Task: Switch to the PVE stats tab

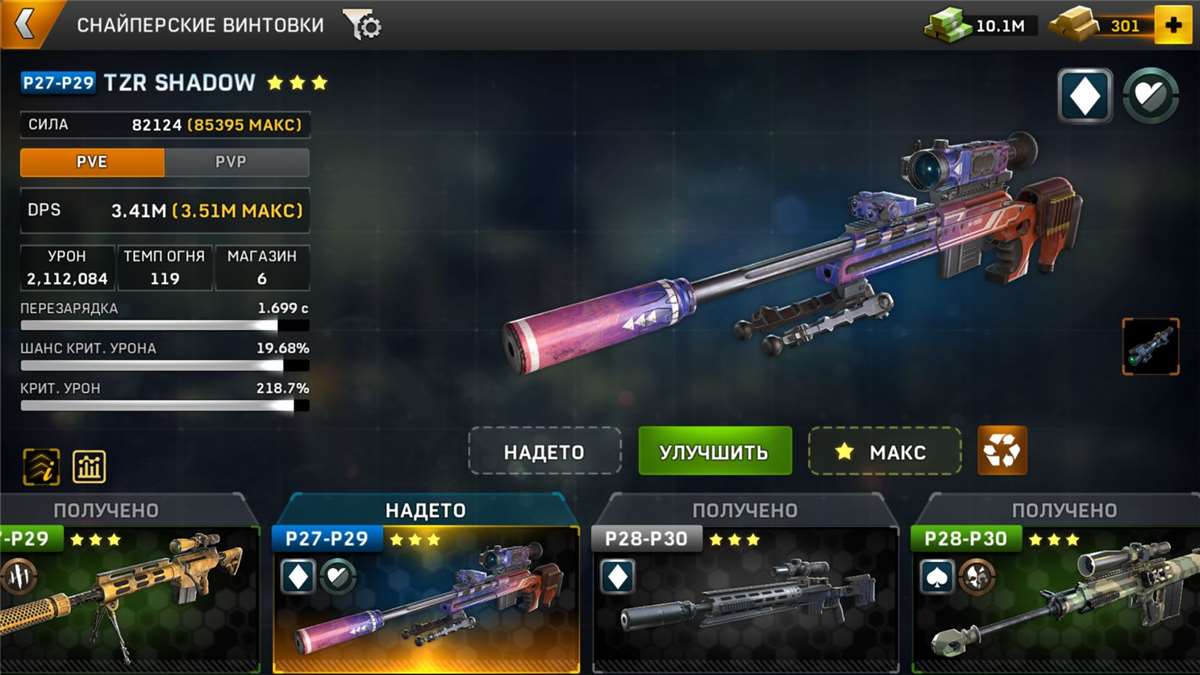Action: click(x=92, y=162)
